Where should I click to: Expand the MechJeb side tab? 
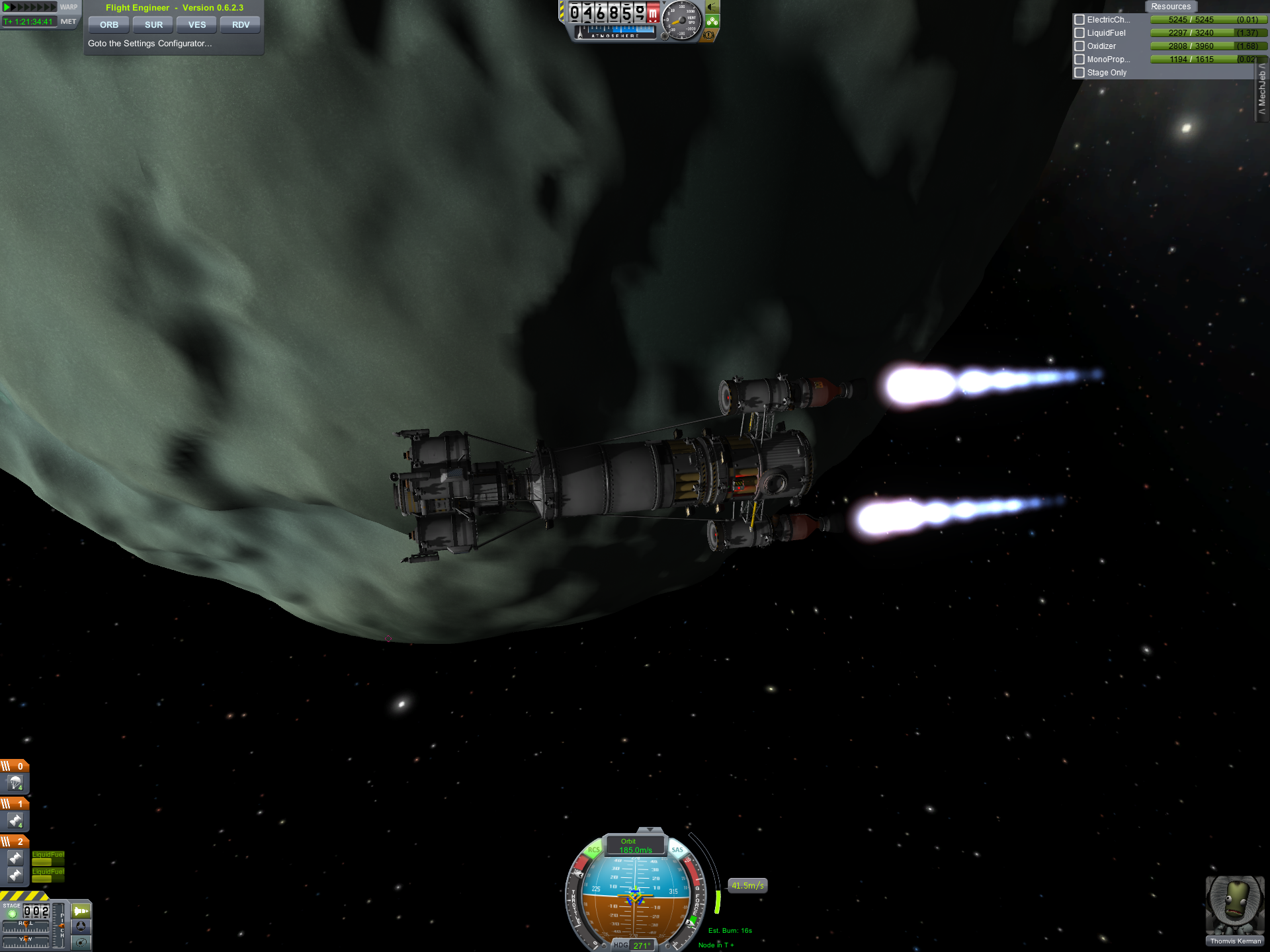pyautogui.click(x=1262, y=90)
